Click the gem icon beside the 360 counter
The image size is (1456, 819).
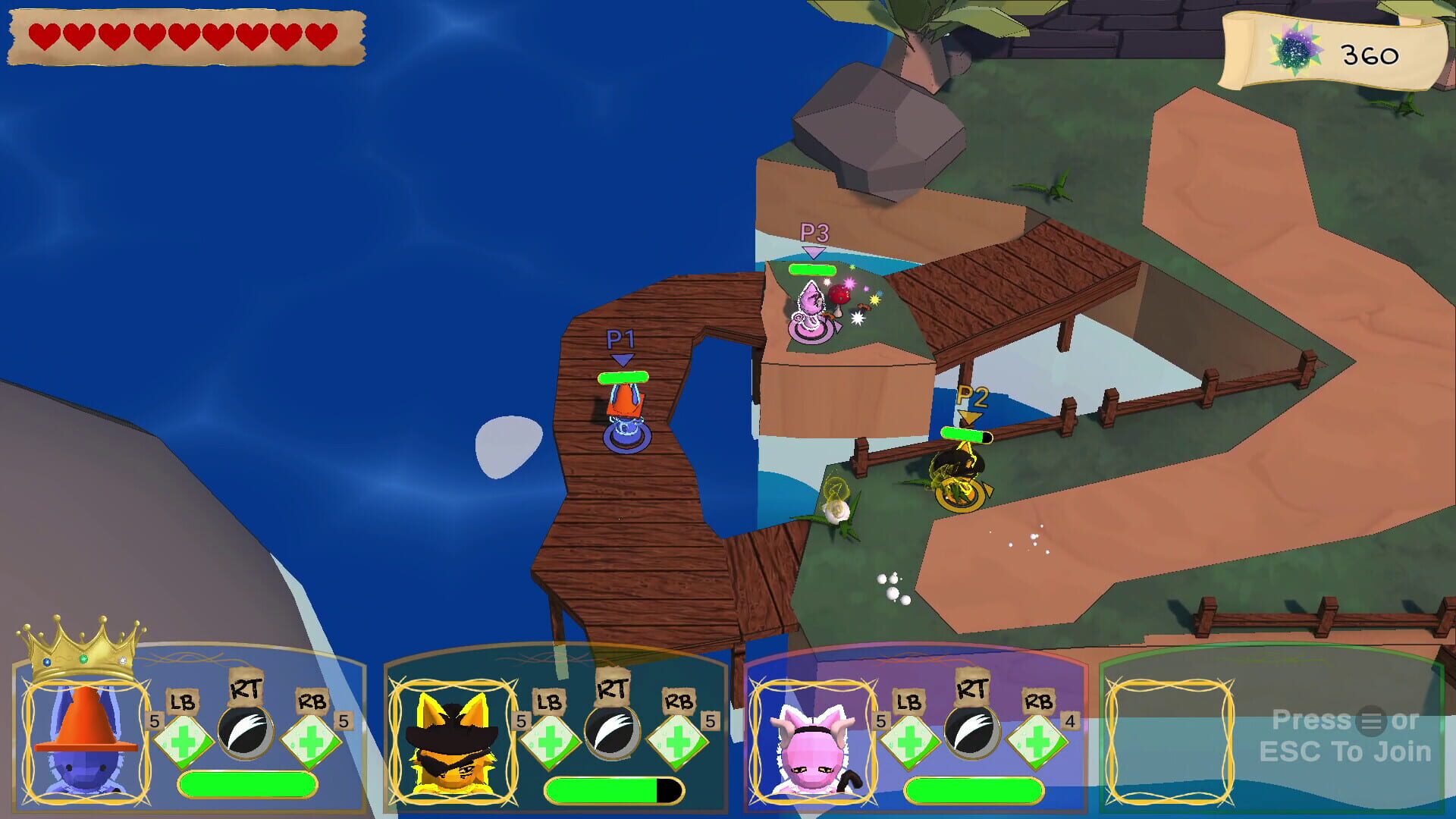point(1295,49)
